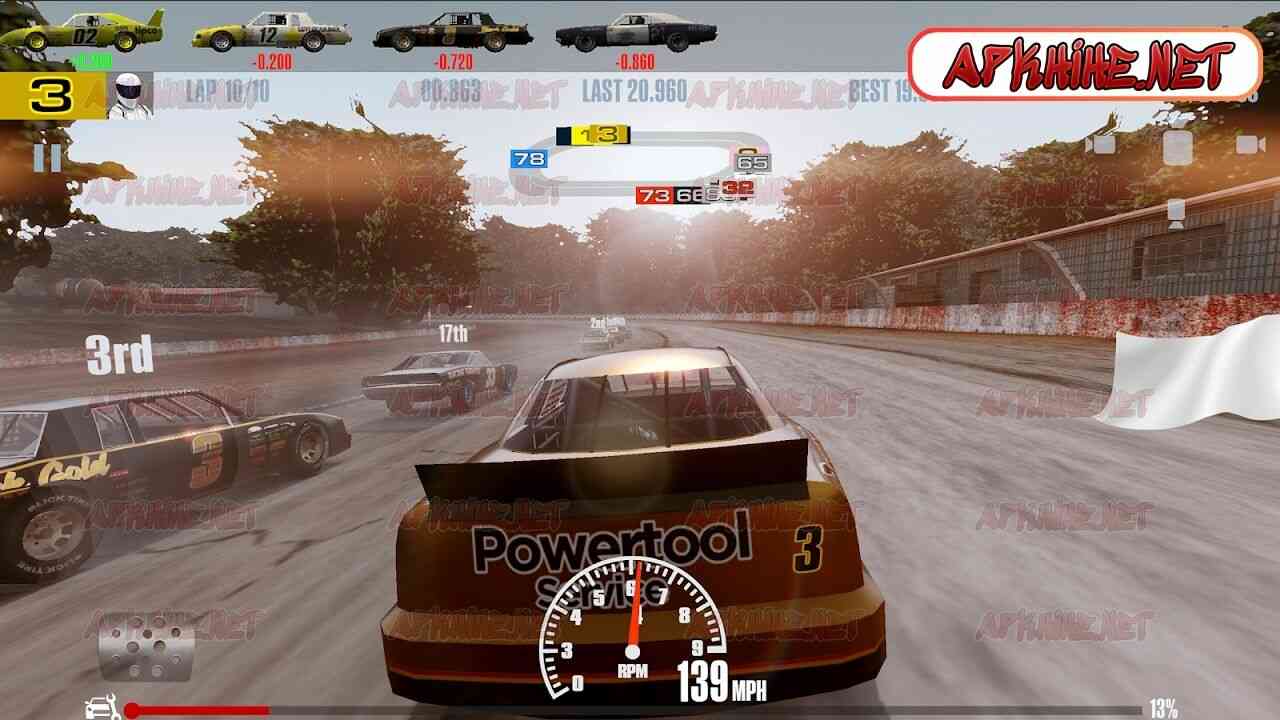
Task: Click the oval track minimap
Action: pyautogui.click(x=638, y=164)
